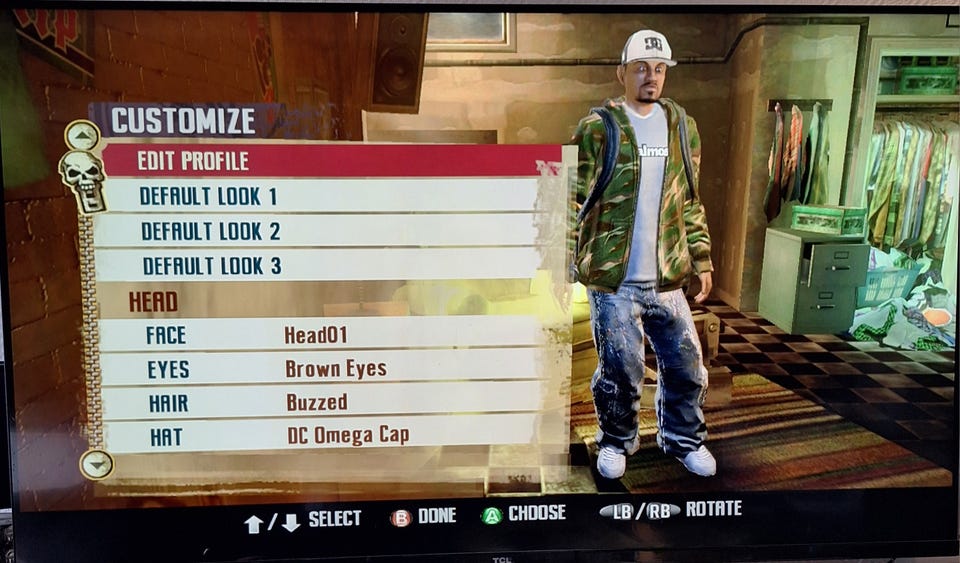Select the Hat row with DC Omega Cap
This screenshot has height=563, width=960.
click(320, 435)
